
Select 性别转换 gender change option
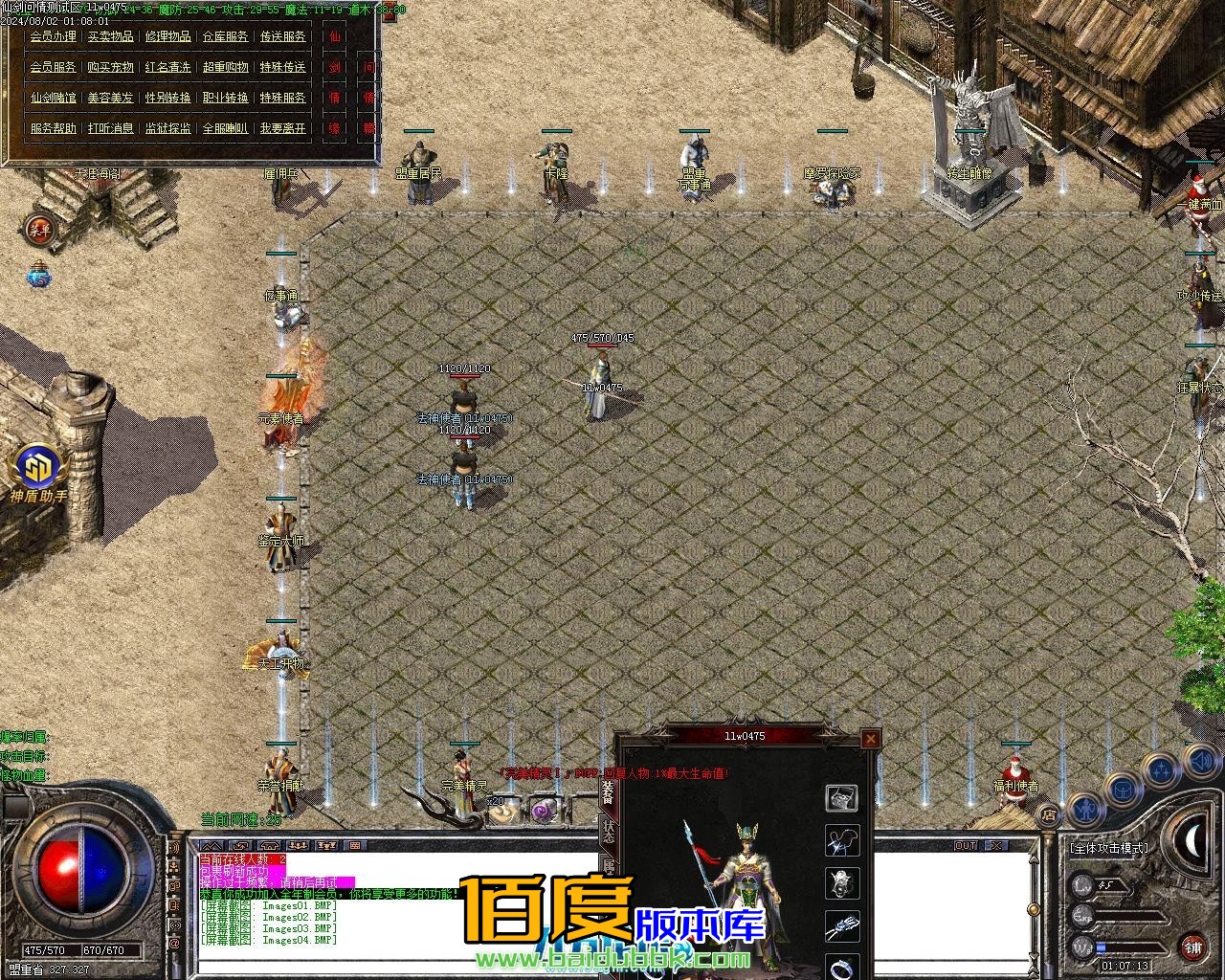click(167, 98)
